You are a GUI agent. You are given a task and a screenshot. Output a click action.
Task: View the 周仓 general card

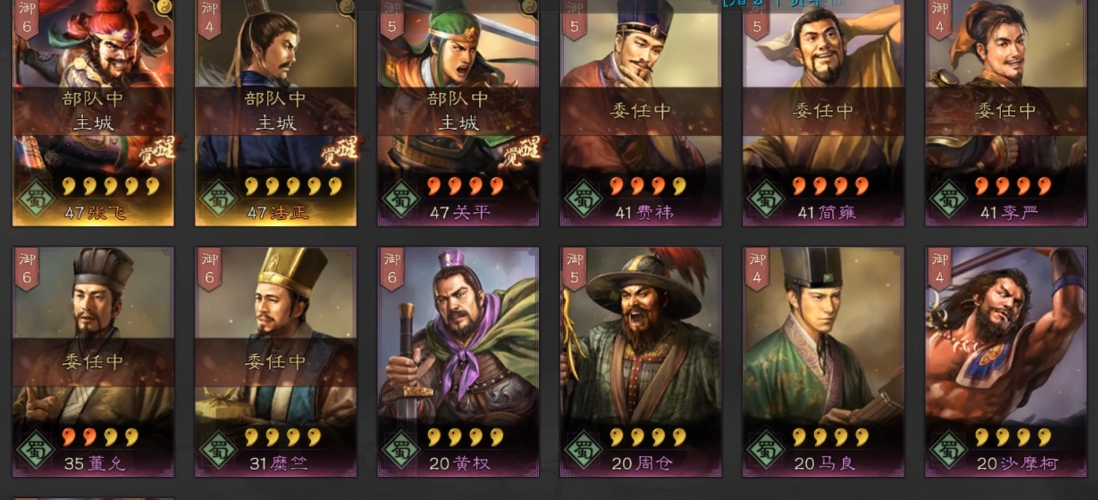[x=641, y=360]
